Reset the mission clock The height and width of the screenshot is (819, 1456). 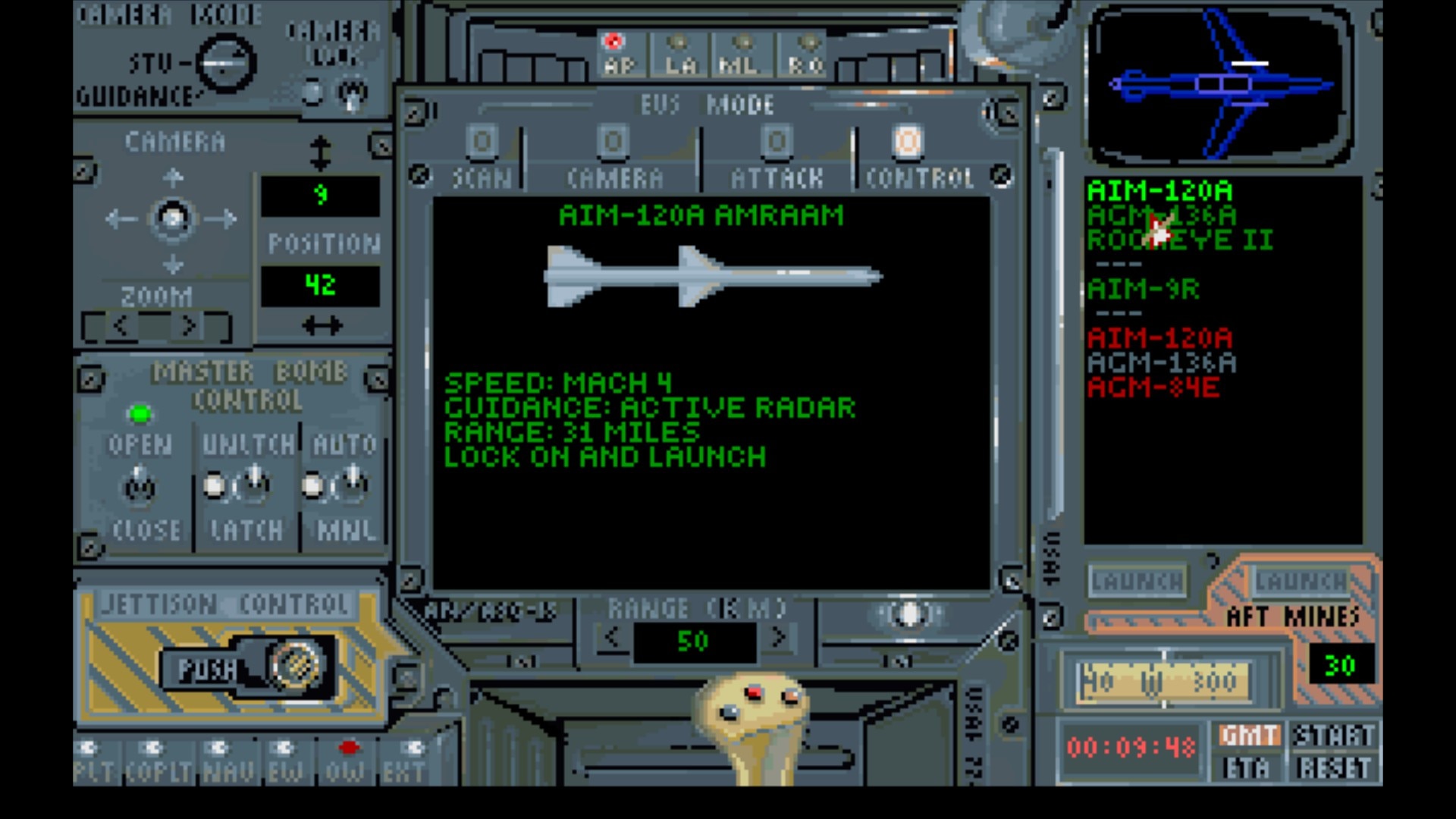[1333, 768]
